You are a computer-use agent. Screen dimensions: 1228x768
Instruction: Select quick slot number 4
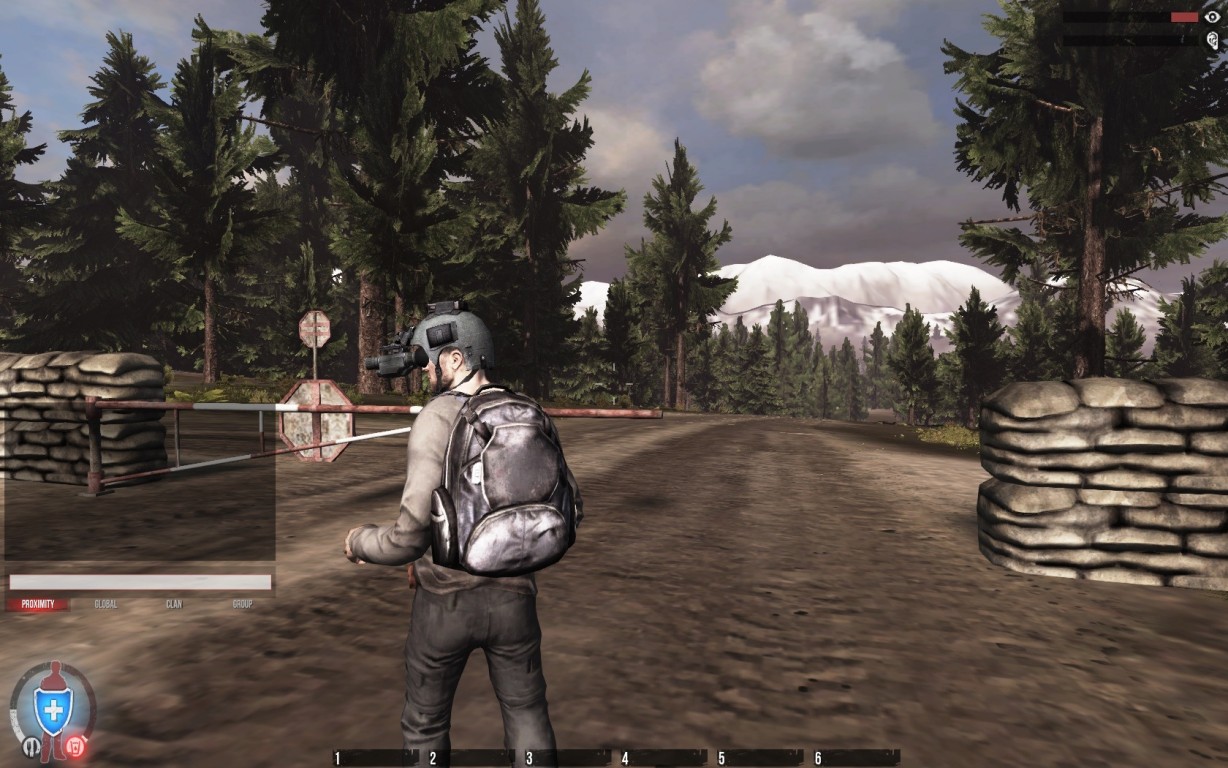tap(663, 758)
